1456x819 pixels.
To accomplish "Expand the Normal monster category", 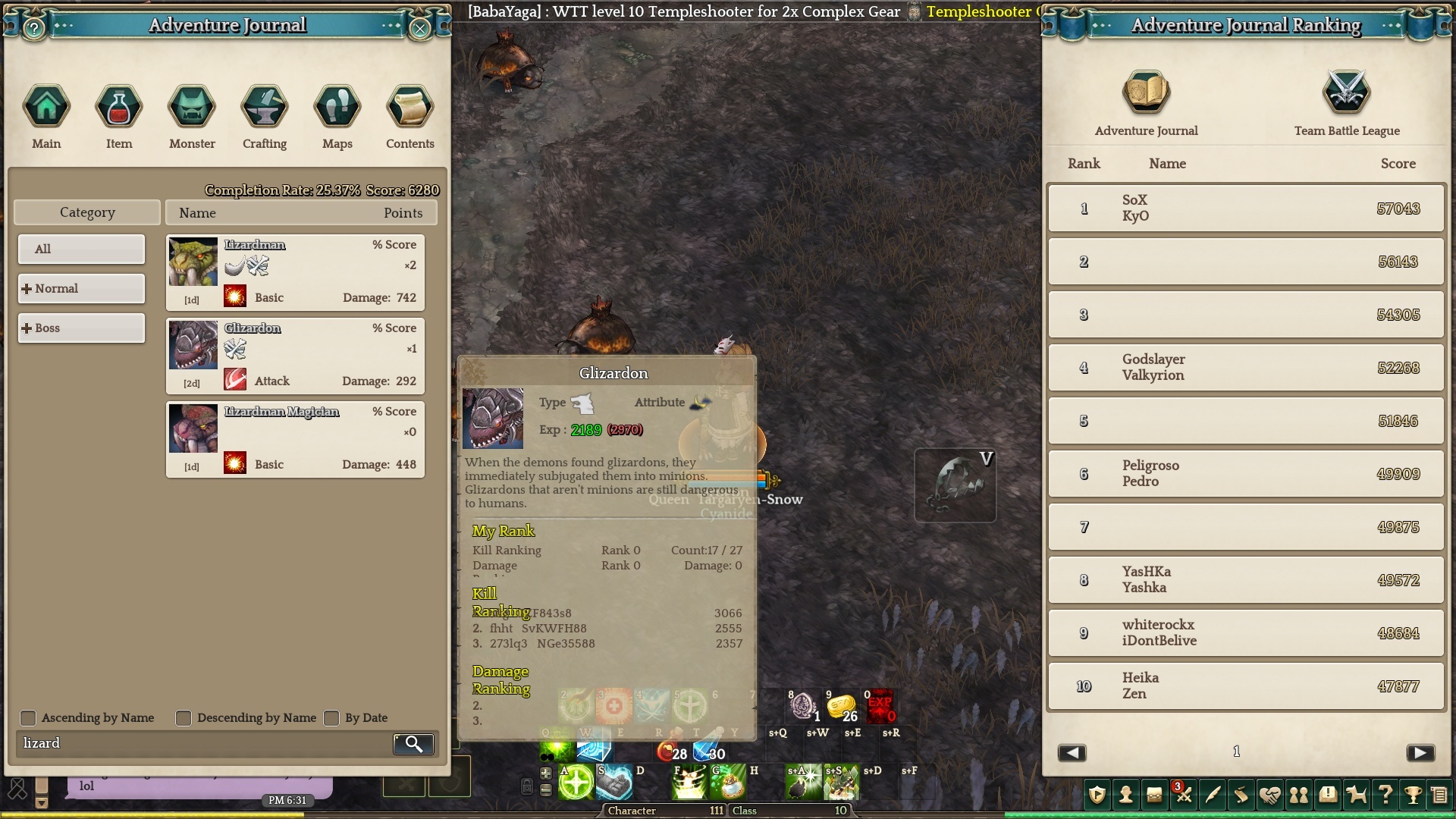I will [81, 288].
